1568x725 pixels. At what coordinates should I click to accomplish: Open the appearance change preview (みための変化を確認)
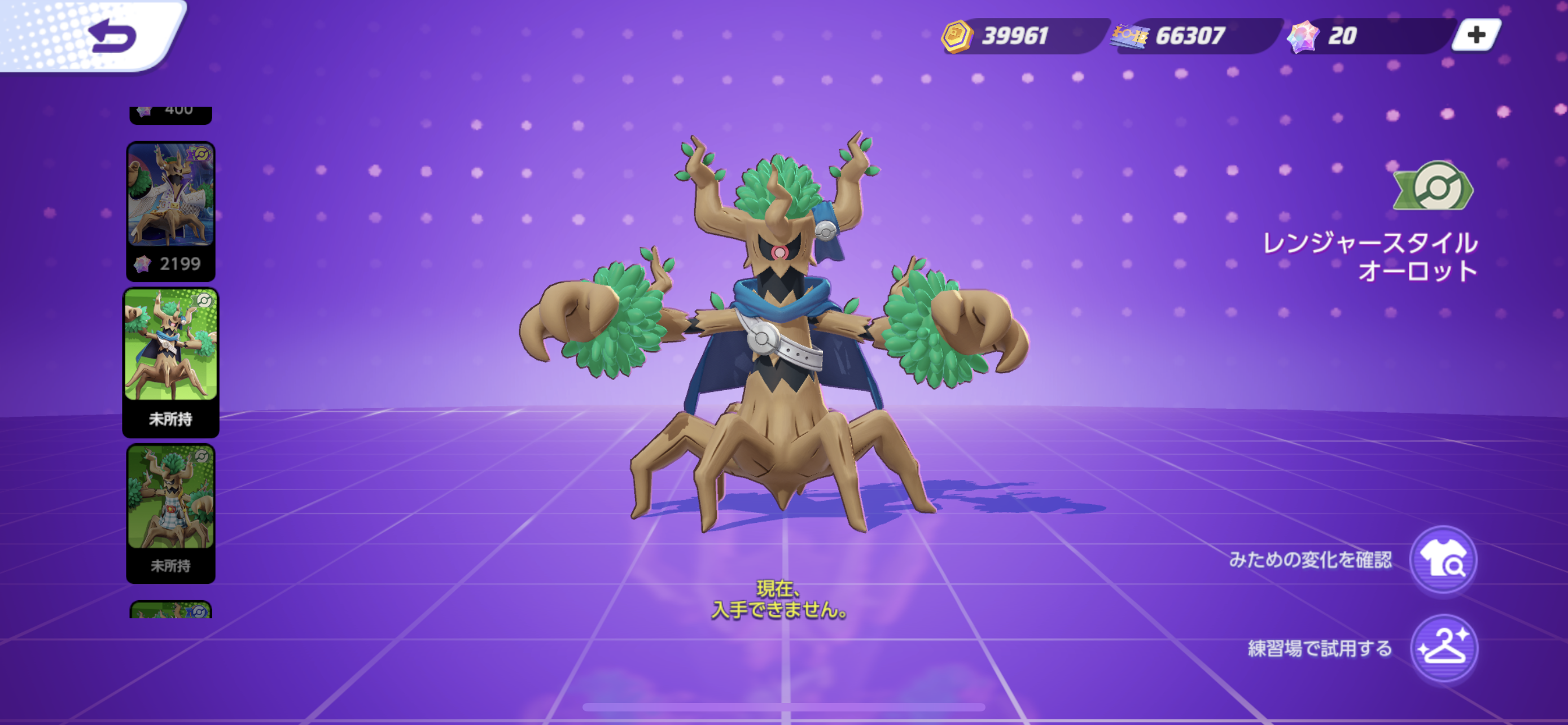[x=1443, y=560]
